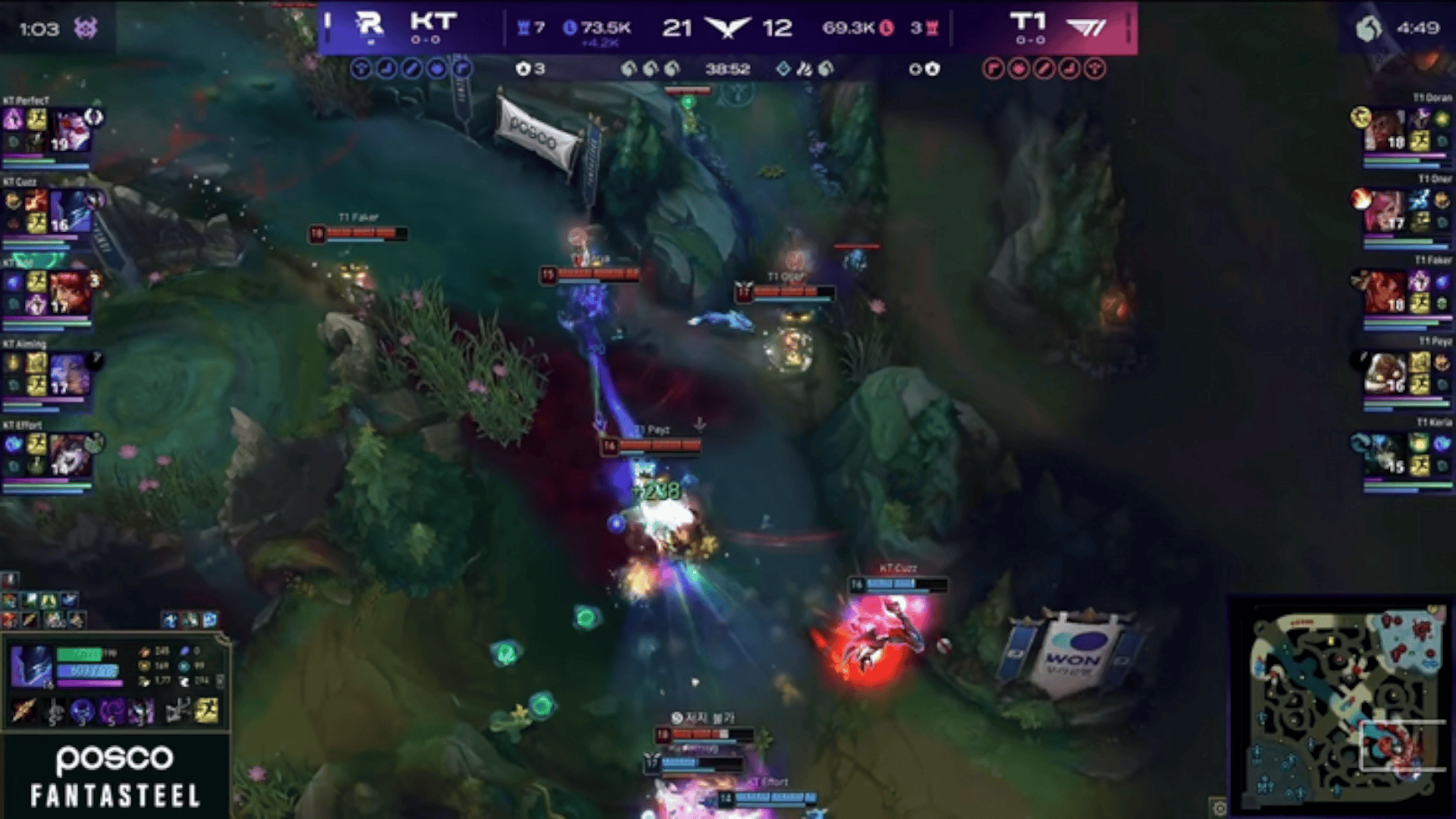Open the gear settings beside the minimap
This screenshot has height=819, width=1456.
(1219, 807)
